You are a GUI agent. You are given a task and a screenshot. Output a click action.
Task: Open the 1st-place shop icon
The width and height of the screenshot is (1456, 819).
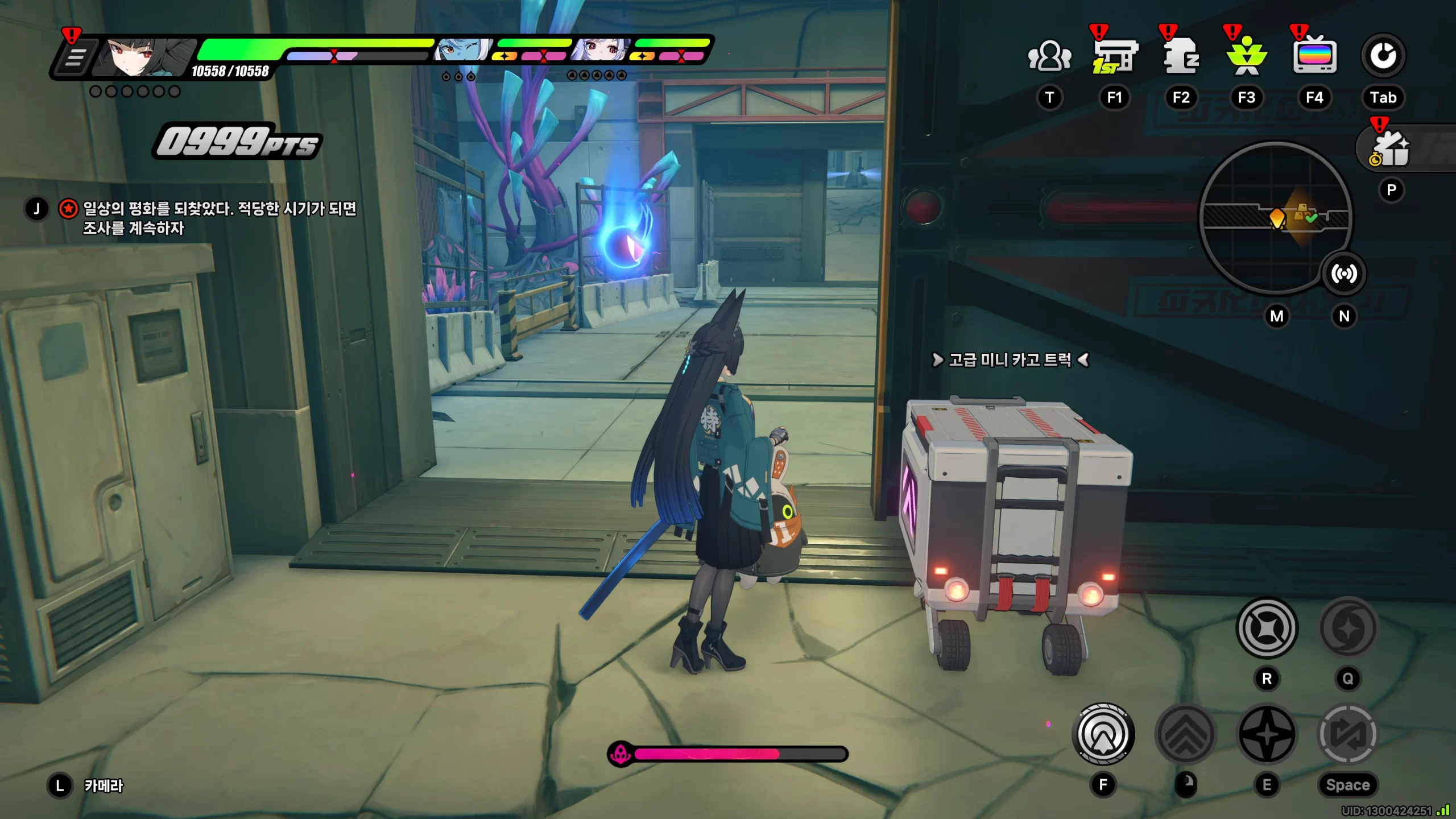coord(1114,56)
